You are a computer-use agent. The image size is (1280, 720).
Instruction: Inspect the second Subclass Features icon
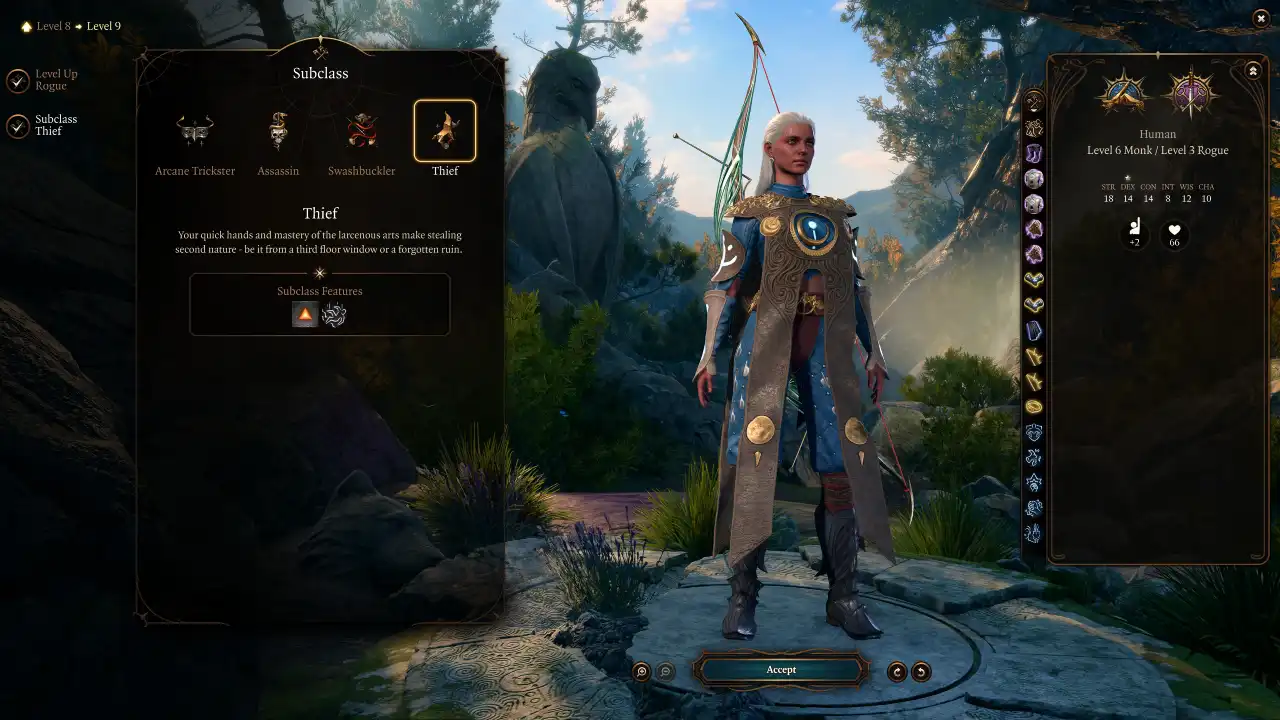[x=333, y=314]
